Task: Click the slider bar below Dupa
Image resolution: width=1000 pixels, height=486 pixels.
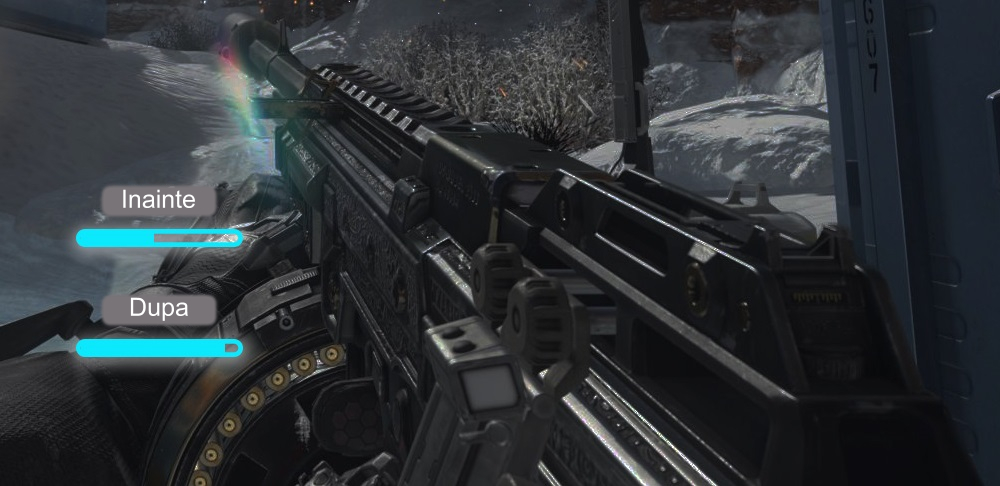Action: (x=159, y=348)
